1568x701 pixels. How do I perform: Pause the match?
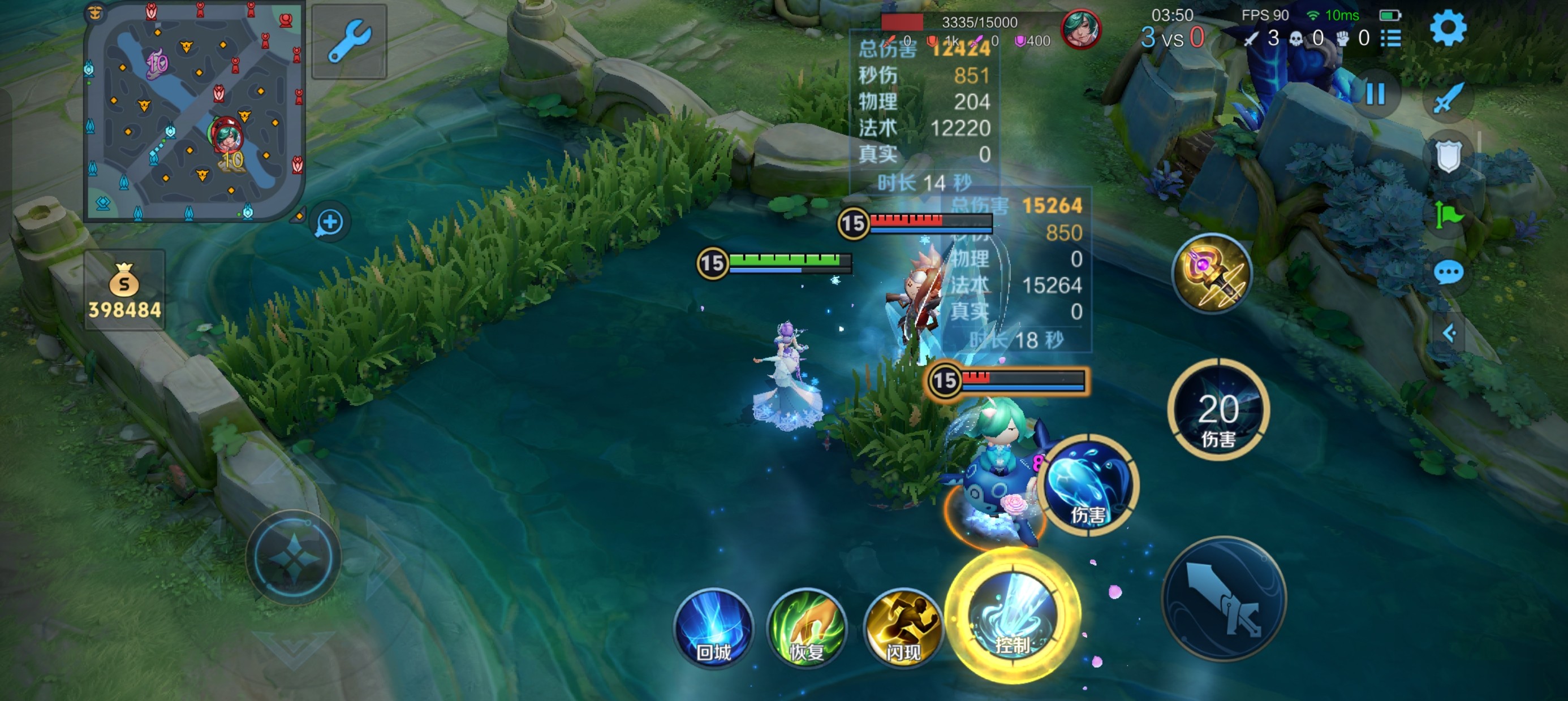(x=1376, y=94)
